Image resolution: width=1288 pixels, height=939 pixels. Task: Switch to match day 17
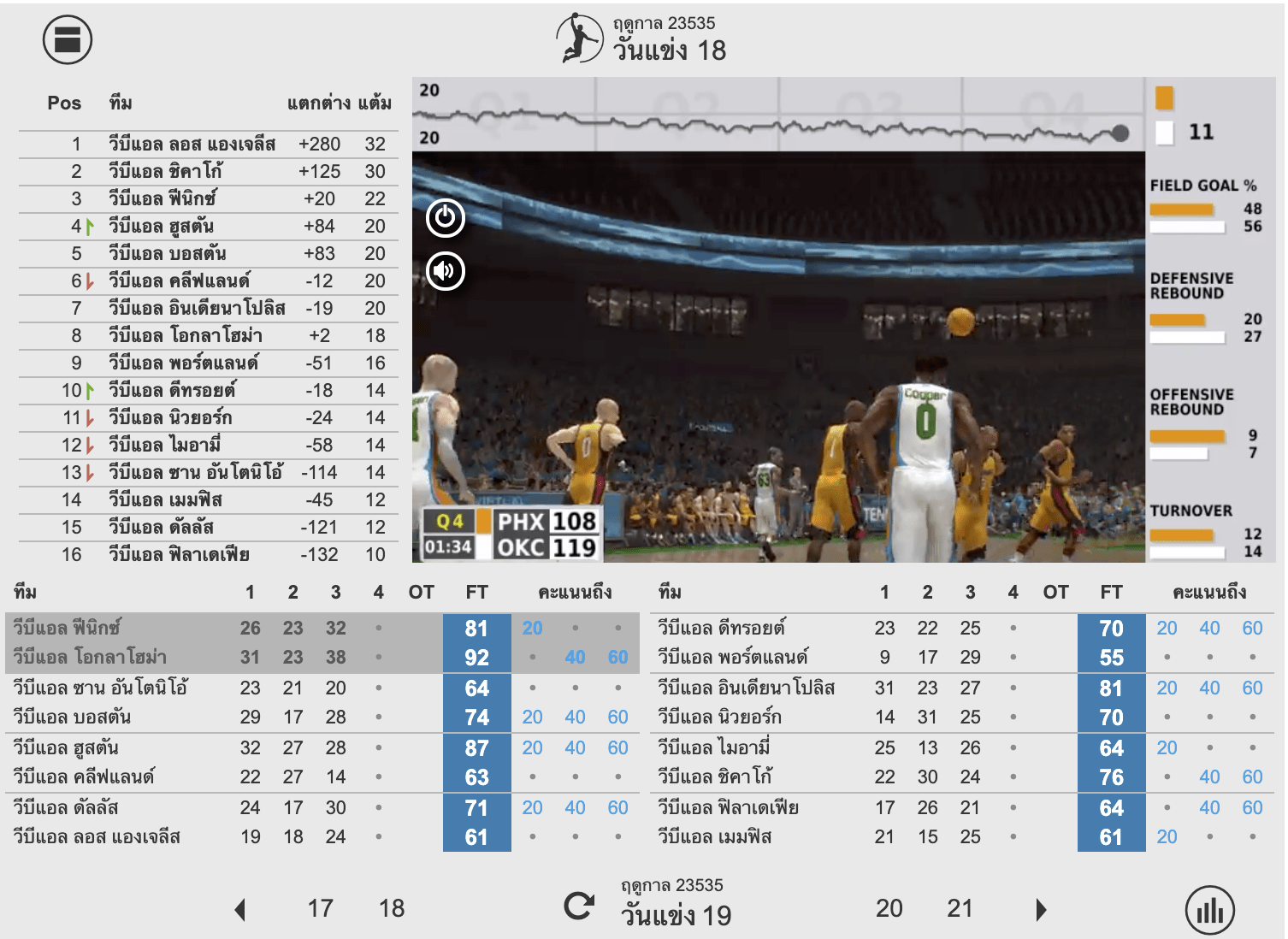coord(321,909)
